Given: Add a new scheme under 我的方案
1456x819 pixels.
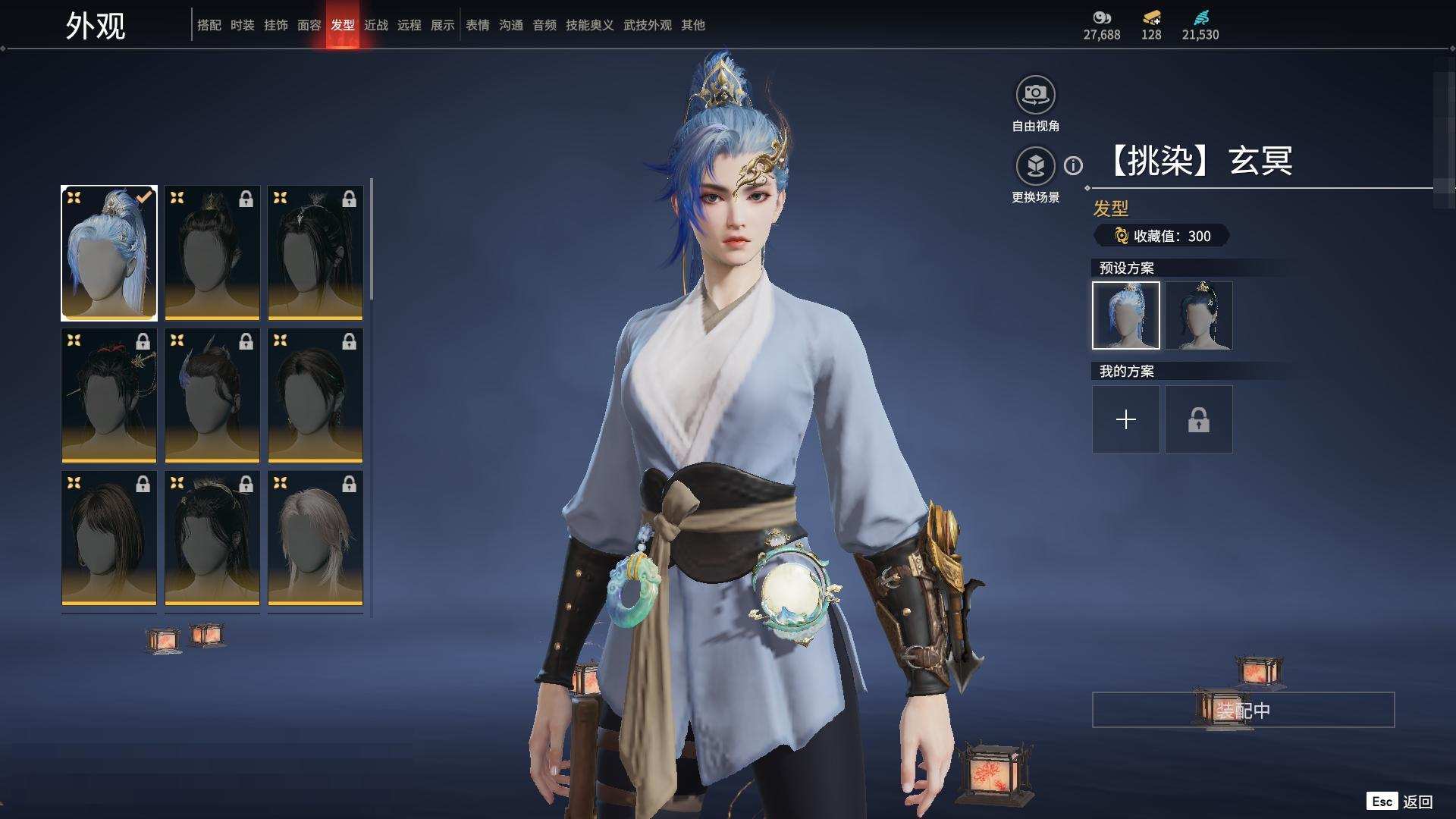Looking at the screenshot, I should (x=1125, y=419).
